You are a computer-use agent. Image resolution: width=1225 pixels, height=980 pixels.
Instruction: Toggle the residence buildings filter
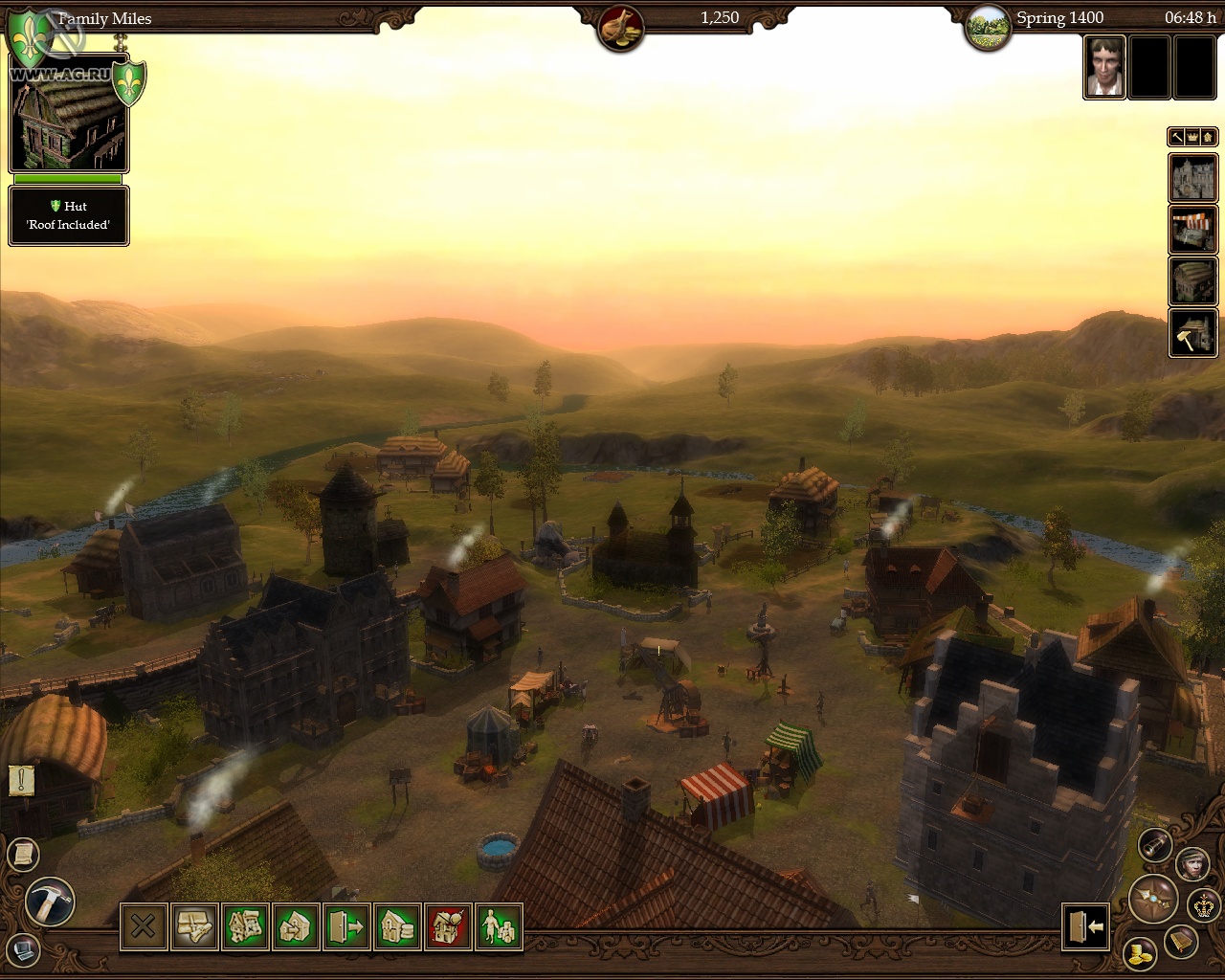[1209, 137]
